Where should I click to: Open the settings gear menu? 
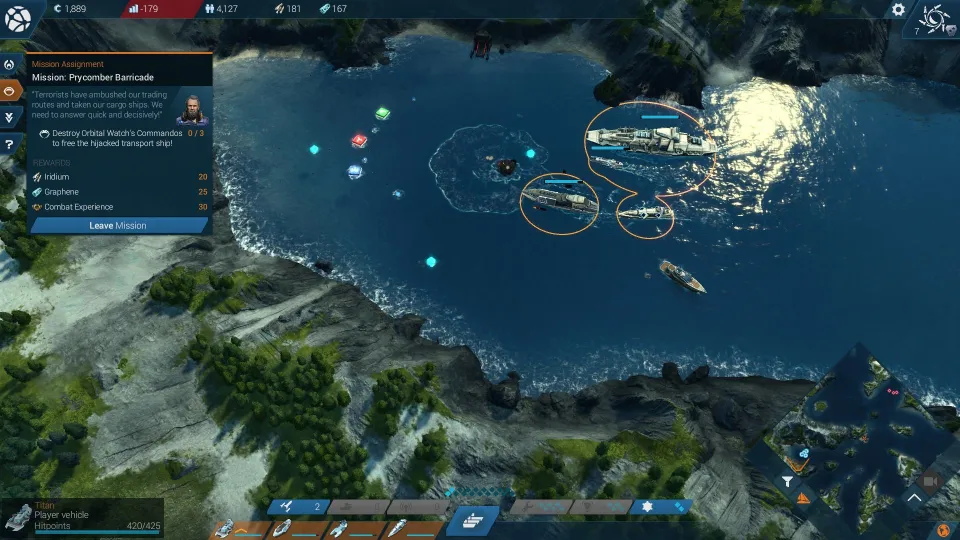(x=898, y=10)
